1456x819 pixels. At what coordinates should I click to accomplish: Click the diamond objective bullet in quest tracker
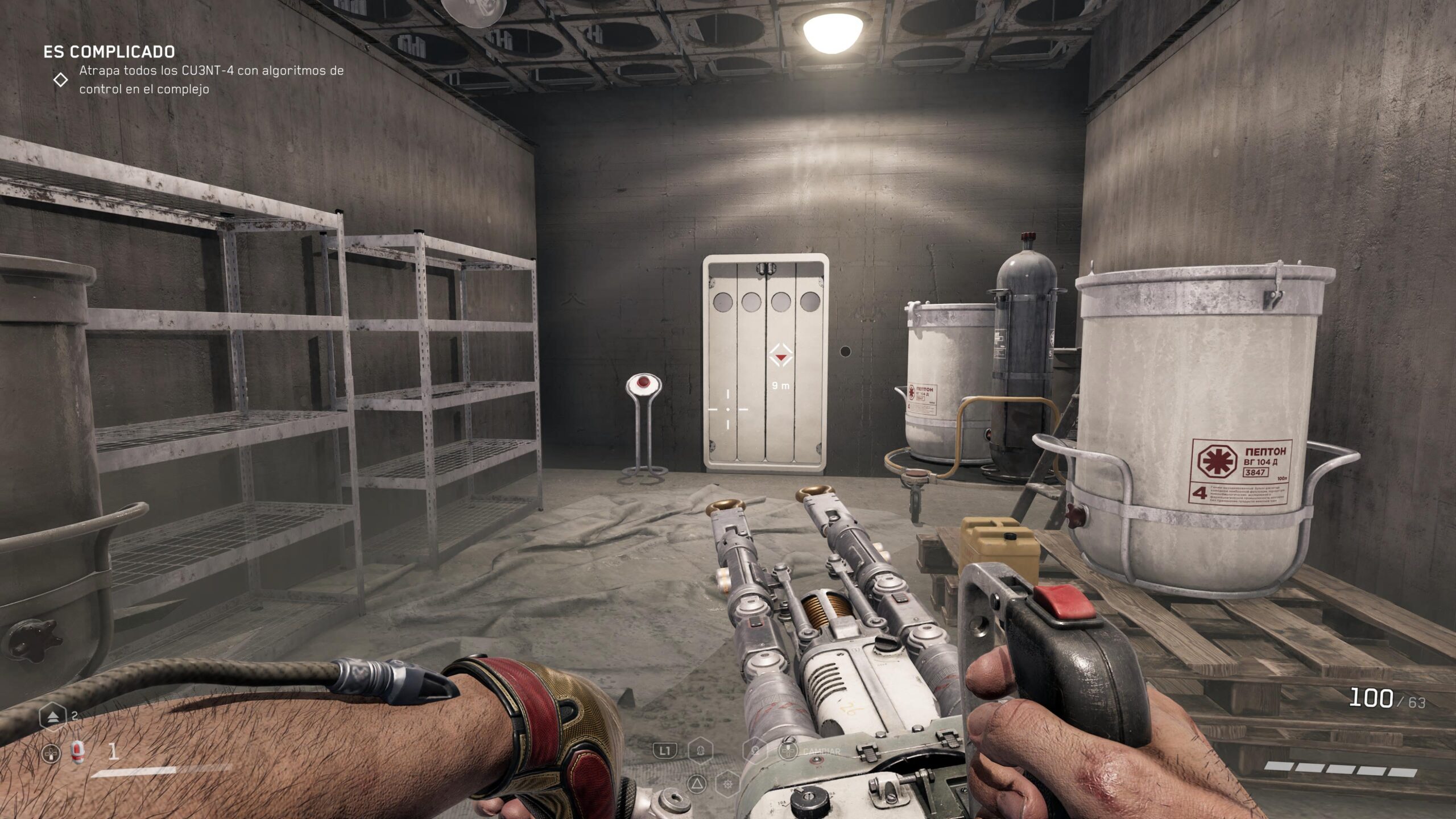[60, 80]
